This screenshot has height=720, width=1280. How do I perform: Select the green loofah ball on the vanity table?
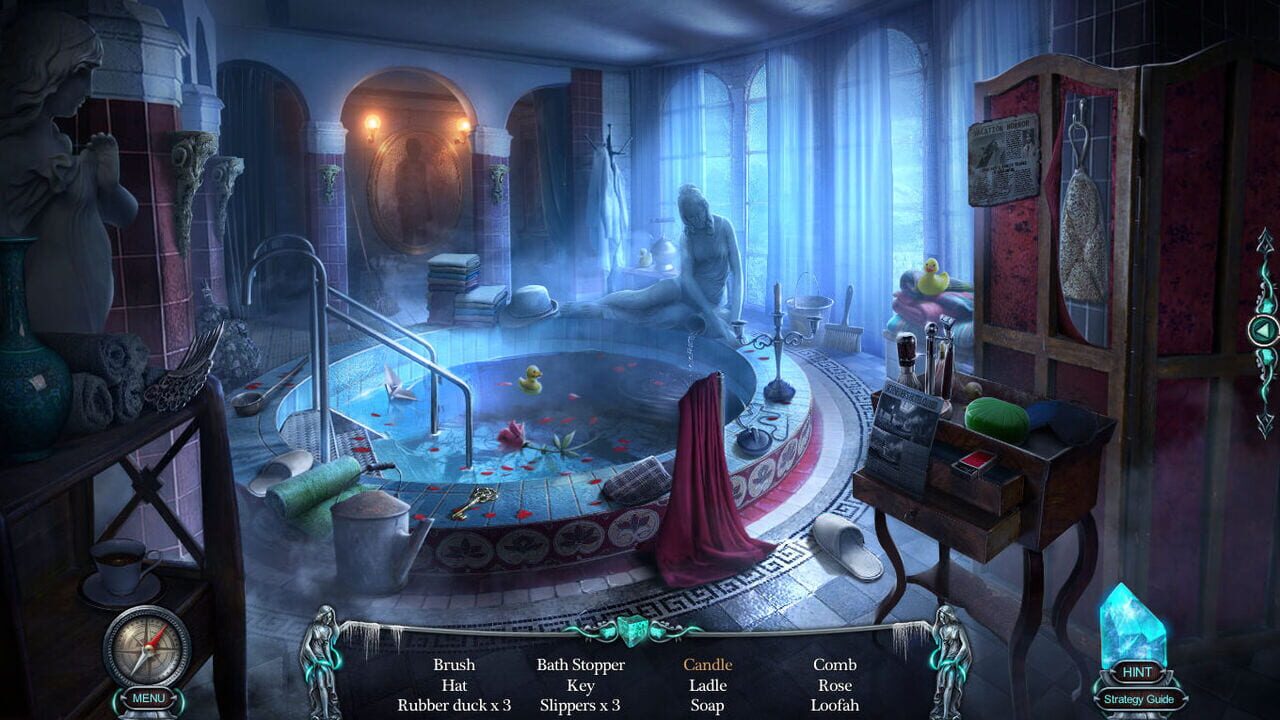coord(996,413)
